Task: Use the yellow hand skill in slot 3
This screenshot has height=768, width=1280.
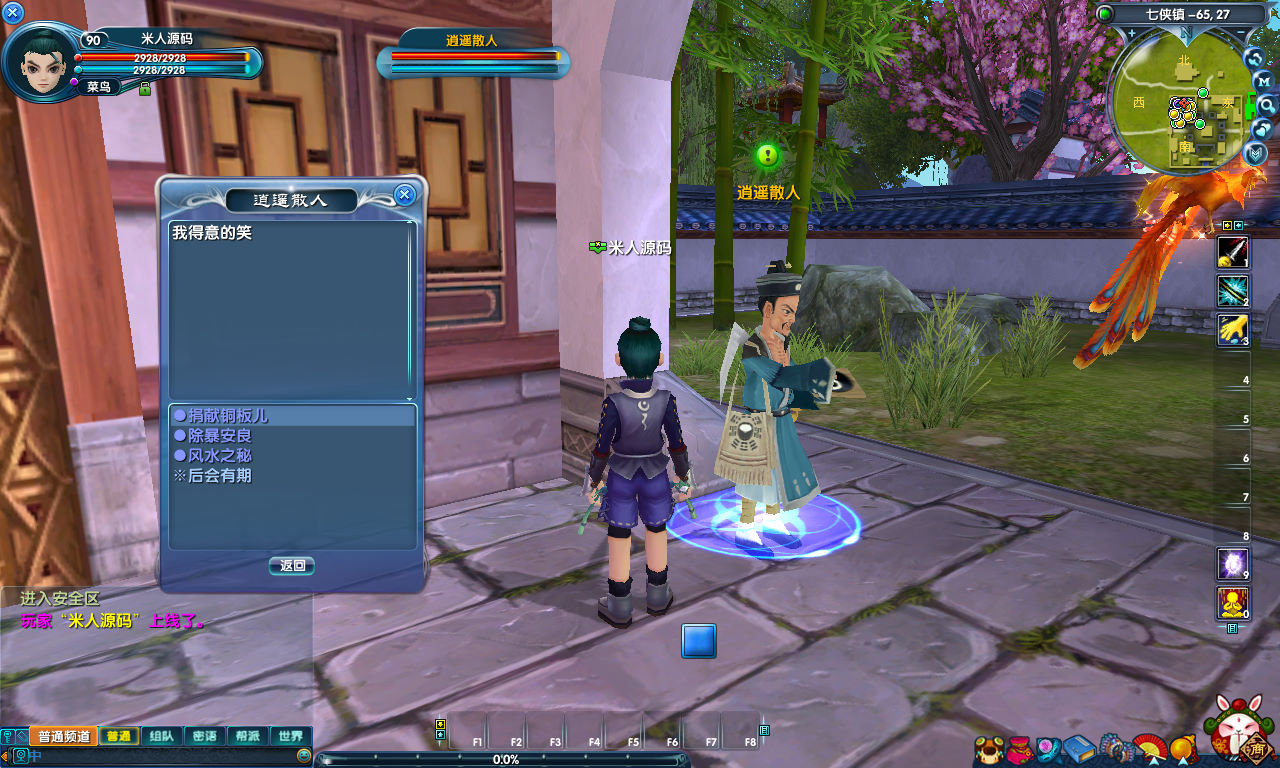Action: pos(1232,330)
